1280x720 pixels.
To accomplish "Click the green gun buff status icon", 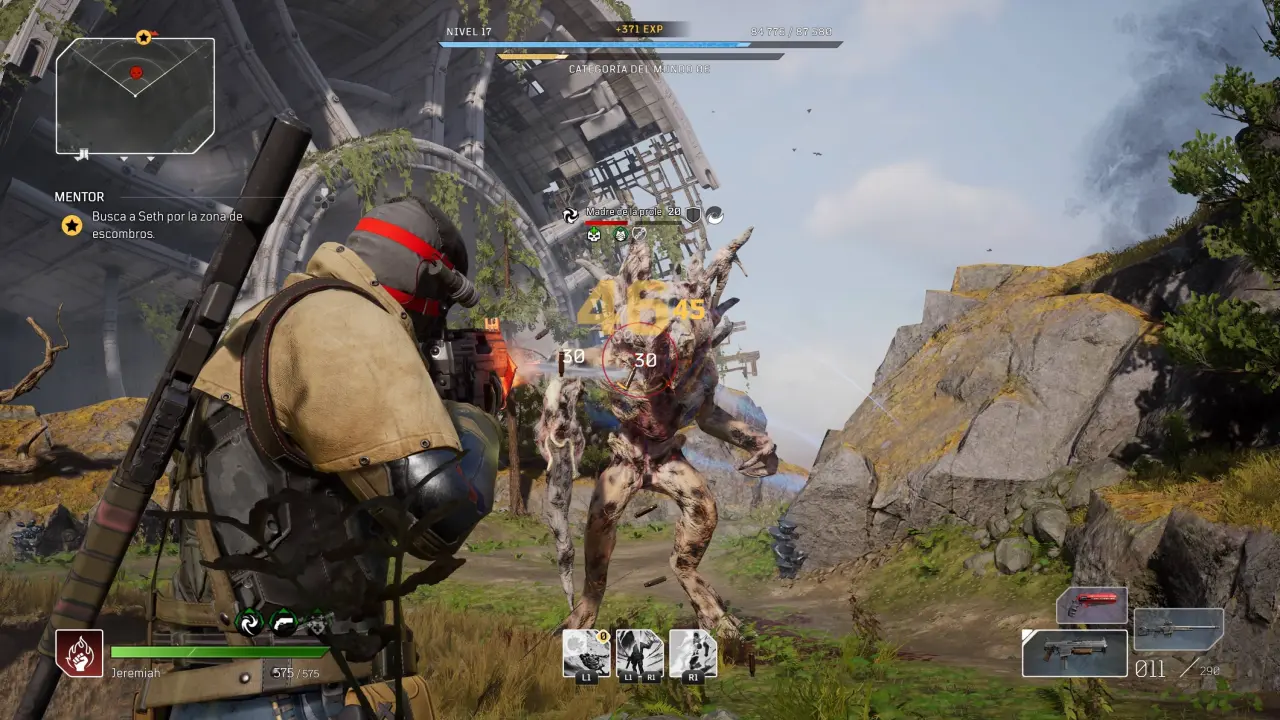I will point(283,623).
